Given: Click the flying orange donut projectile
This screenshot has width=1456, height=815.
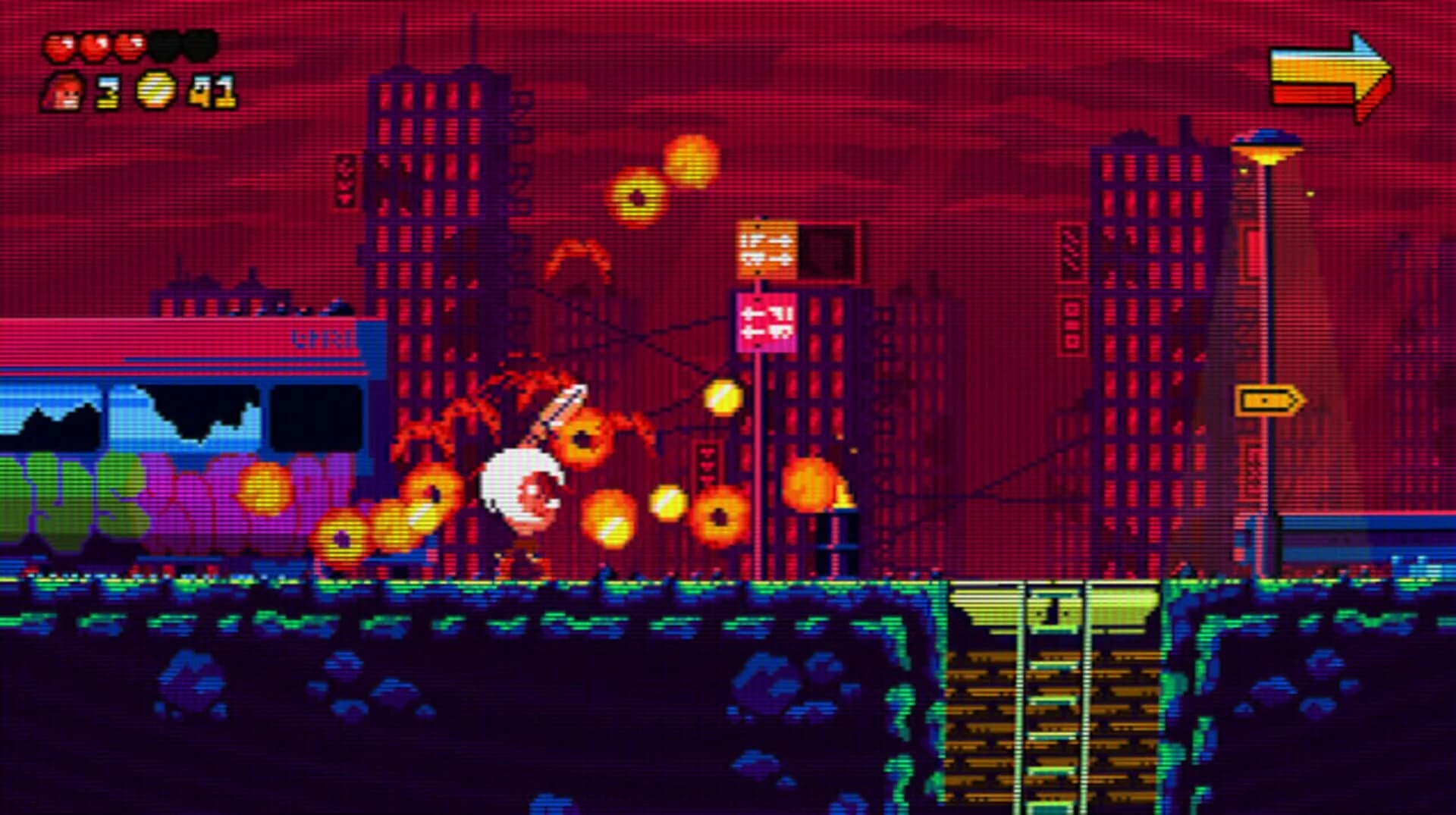Looking at the screenshot, I should [637, 197].
